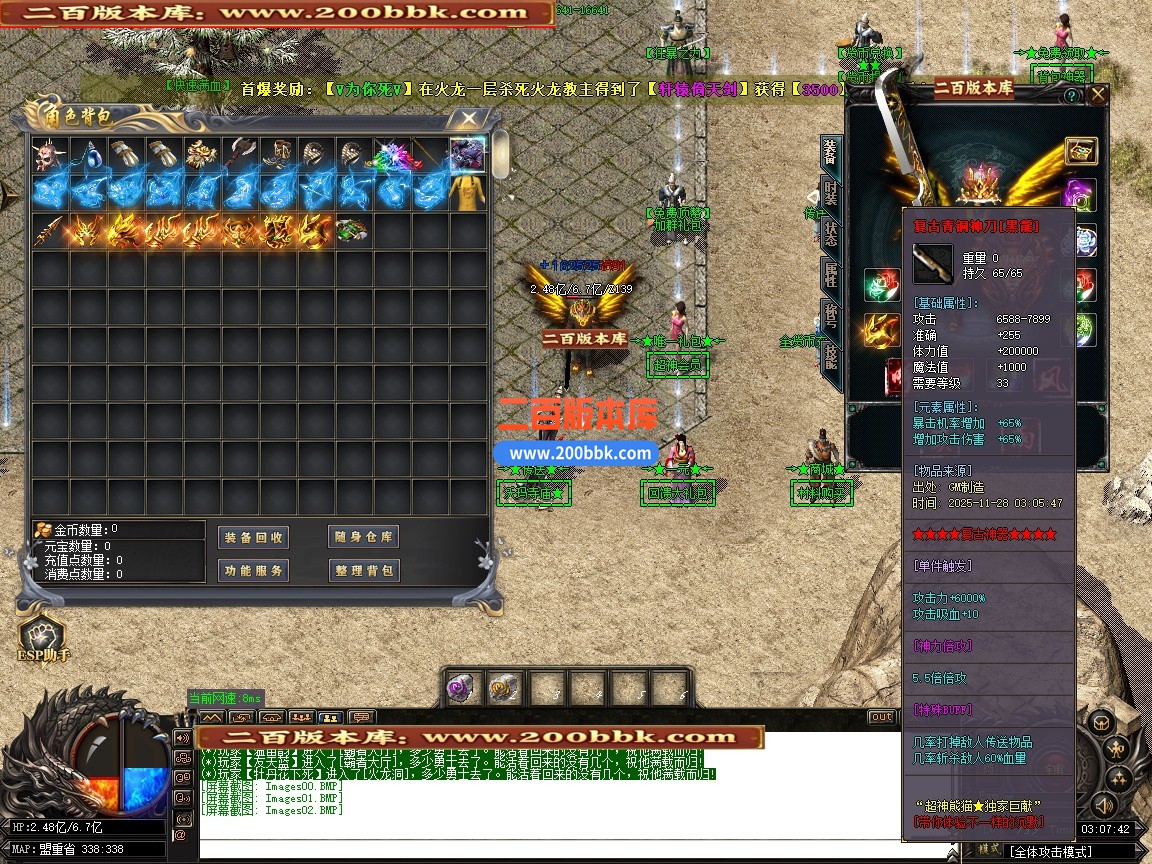The image size is (1152, 864).
Task: Click the treasure chest icon in equipment panel
Action: click(1081, 151)
